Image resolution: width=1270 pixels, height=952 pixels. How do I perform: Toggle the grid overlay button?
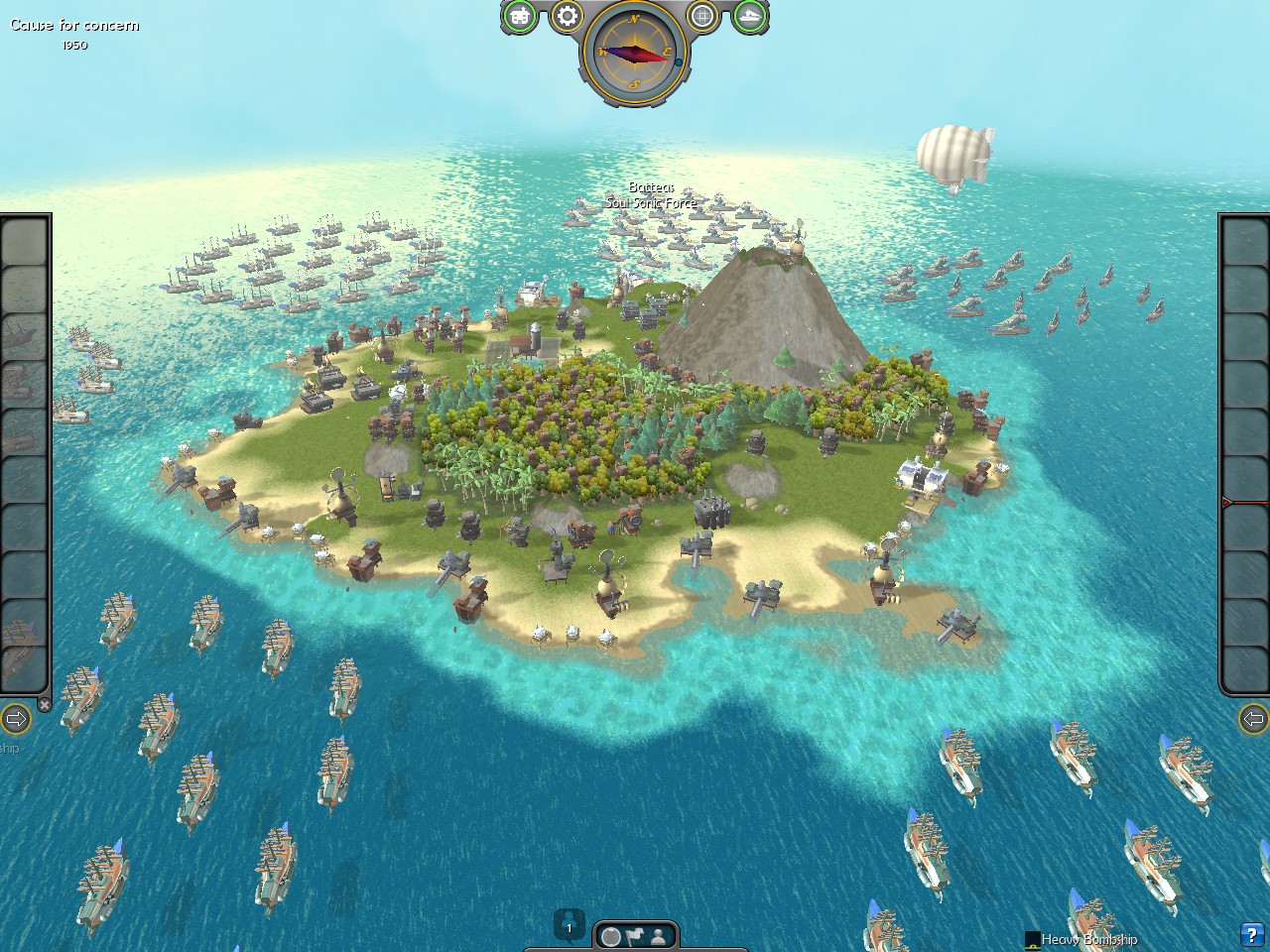coord(702,16)
